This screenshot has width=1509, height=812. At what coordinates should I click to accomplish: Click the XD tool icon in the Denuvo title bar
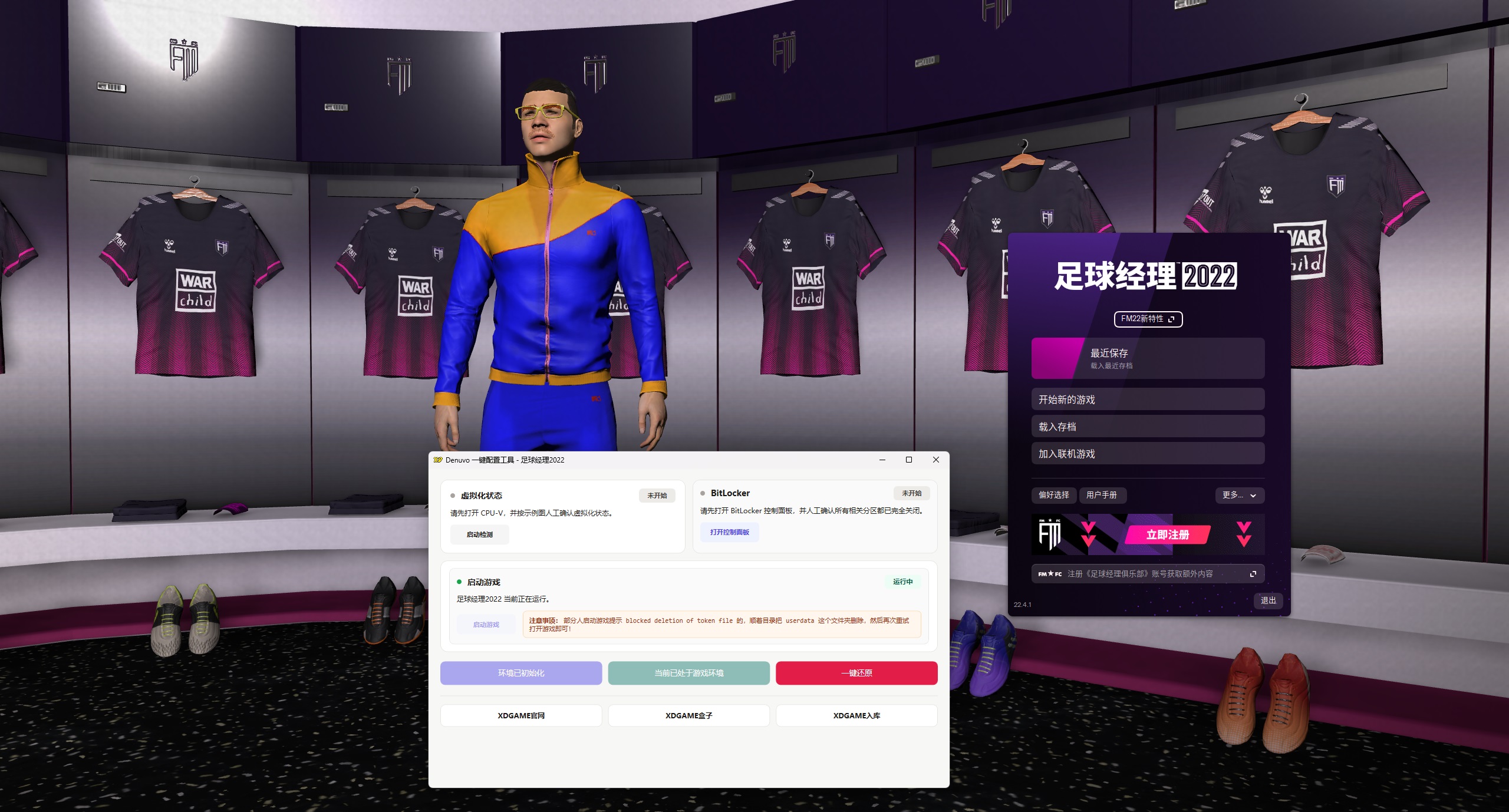pyautogui.click(x=437, y=460)
